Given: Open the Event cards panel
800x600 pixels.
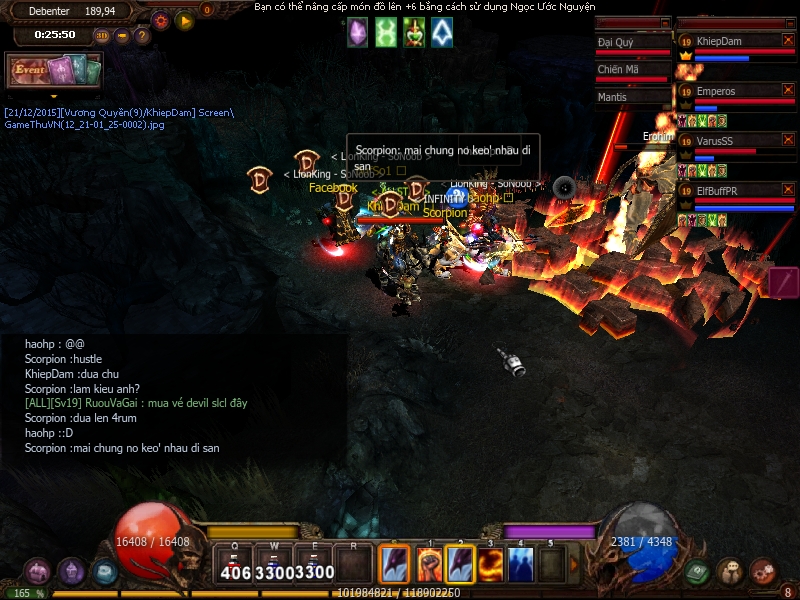Looking at the screenshot, I should [x=56, y=70].
